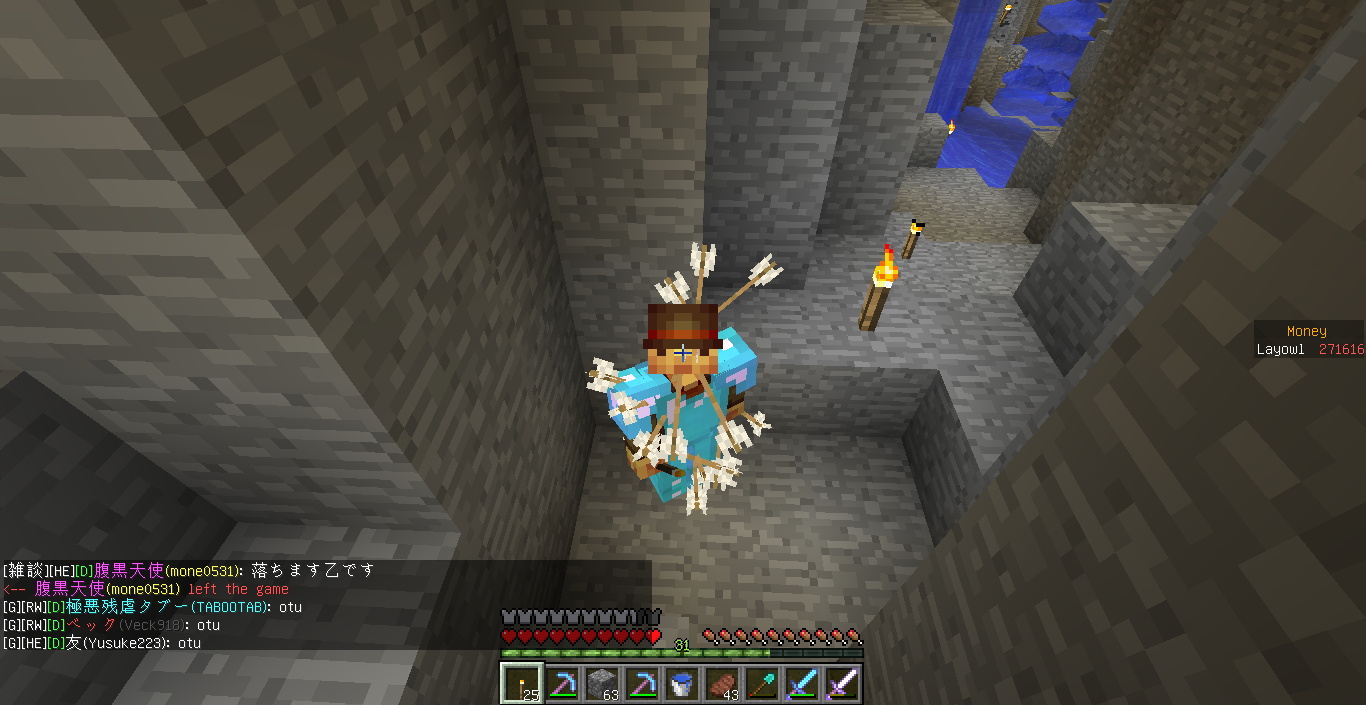Equip the diamond shovel
The image size is (1366, 705).
tap(761, 684)
